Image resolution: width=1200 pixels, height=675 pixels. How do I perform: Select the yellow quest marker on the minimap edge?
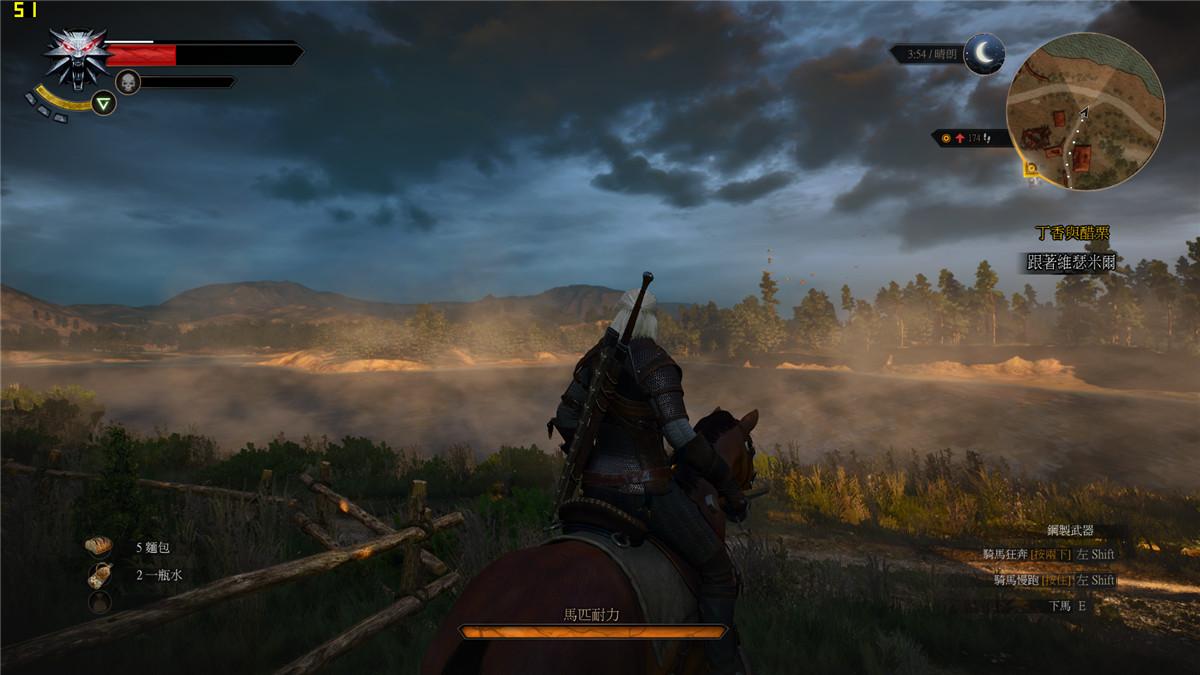1030,170
